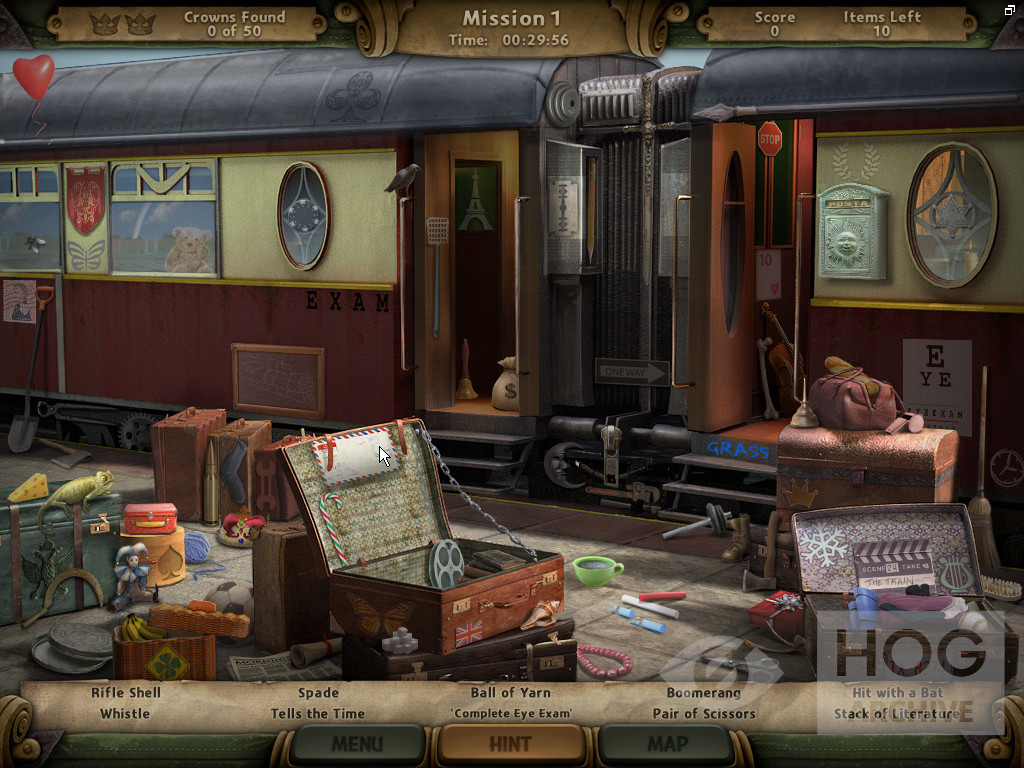The height and width of the screenshot is (768, 1024).
Task: Select the 'Boomerang' list entry
Action: [704, 692]
